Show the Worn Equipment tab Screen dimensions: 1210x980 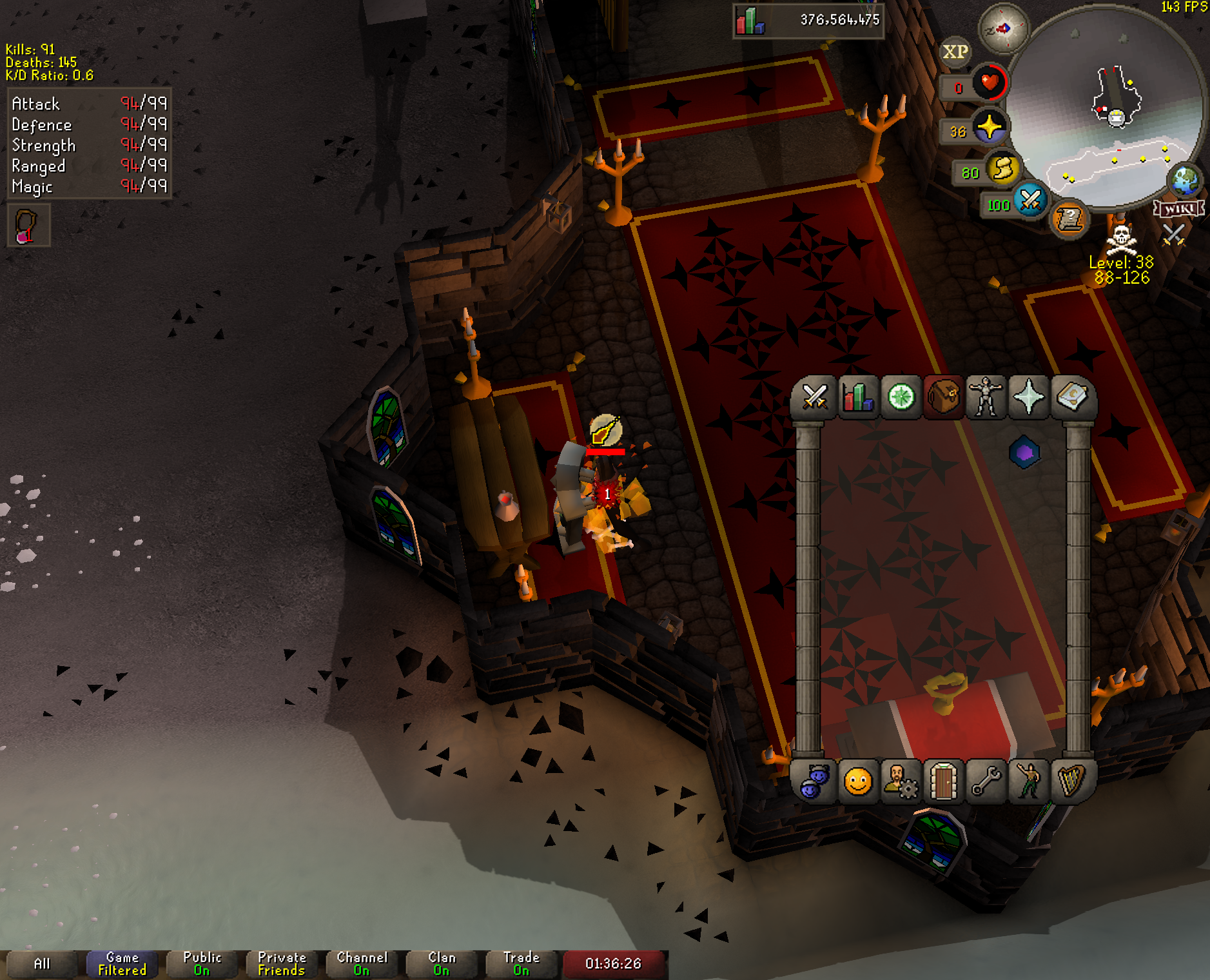pyautogui.click(x=986, y=397)
